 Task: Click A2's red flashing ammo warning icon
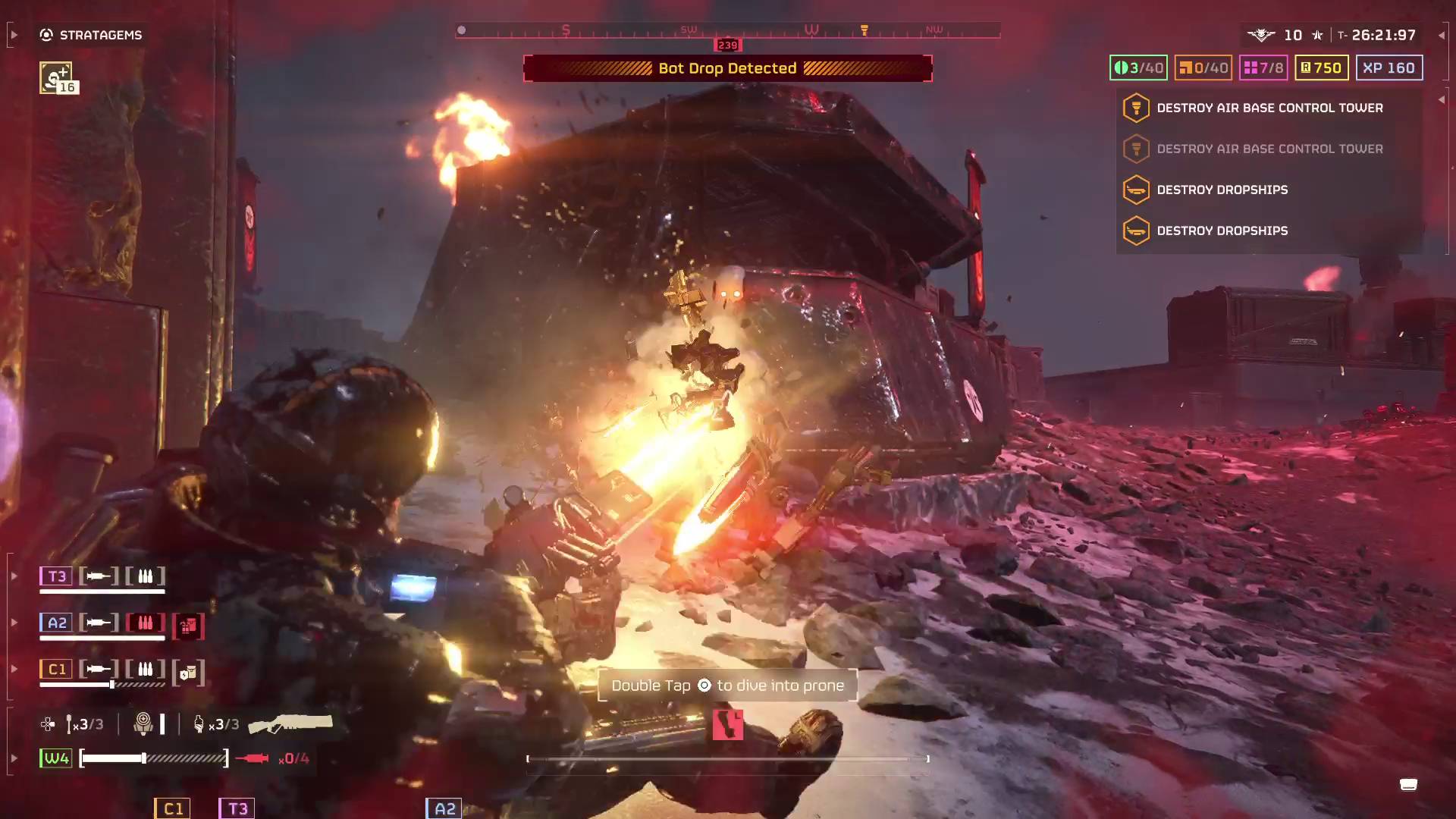point(145,623)
